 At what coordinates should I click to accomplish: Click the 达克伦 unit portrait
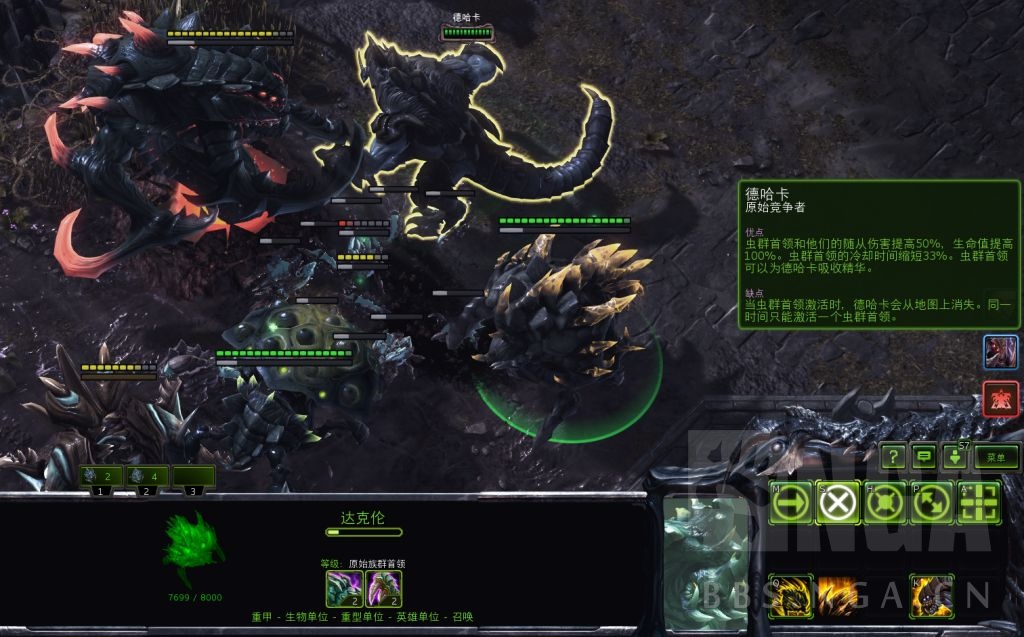tap(704, 565)
